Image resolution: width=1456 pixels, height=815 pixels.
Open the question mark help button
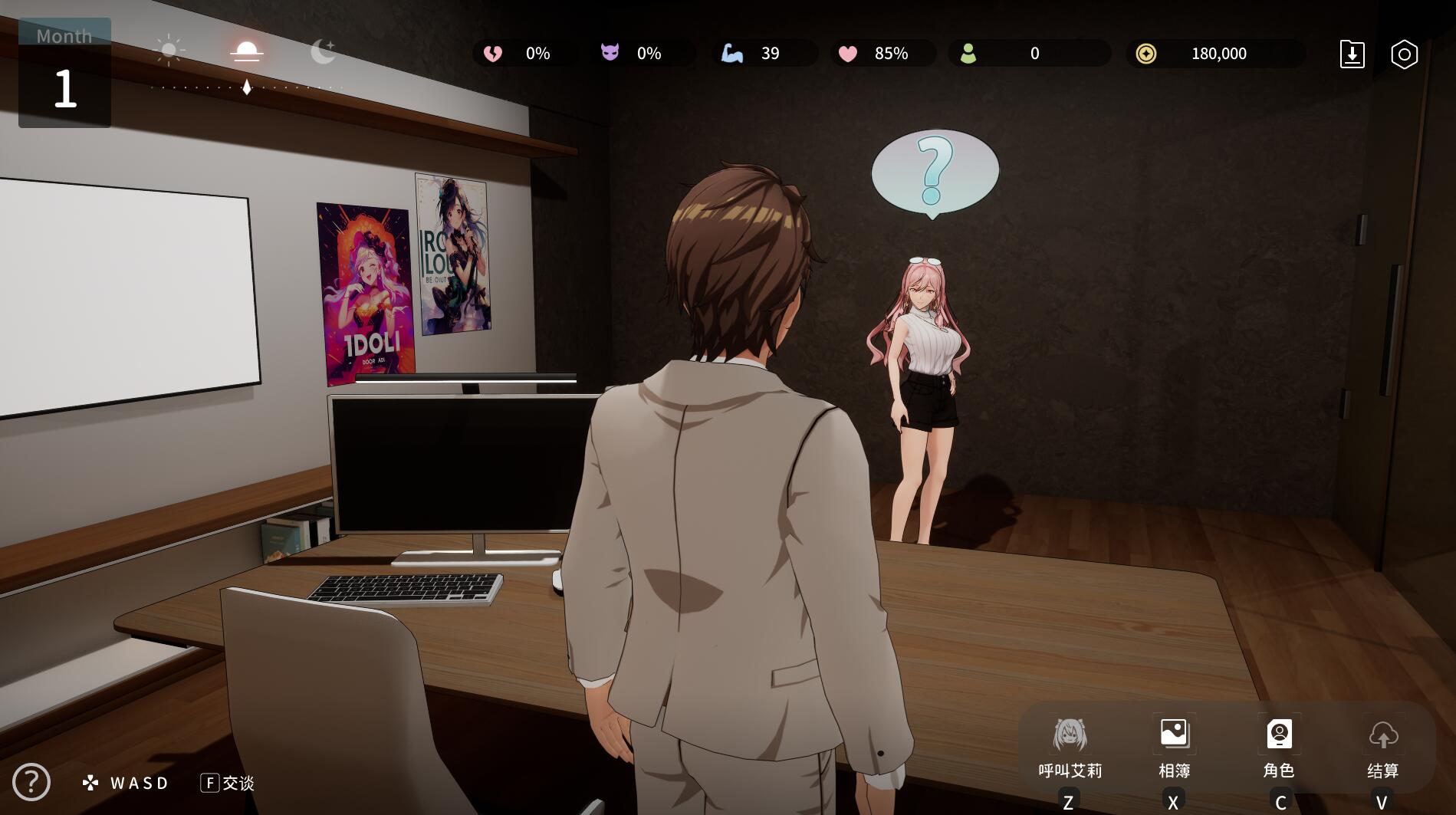[31, 782]
